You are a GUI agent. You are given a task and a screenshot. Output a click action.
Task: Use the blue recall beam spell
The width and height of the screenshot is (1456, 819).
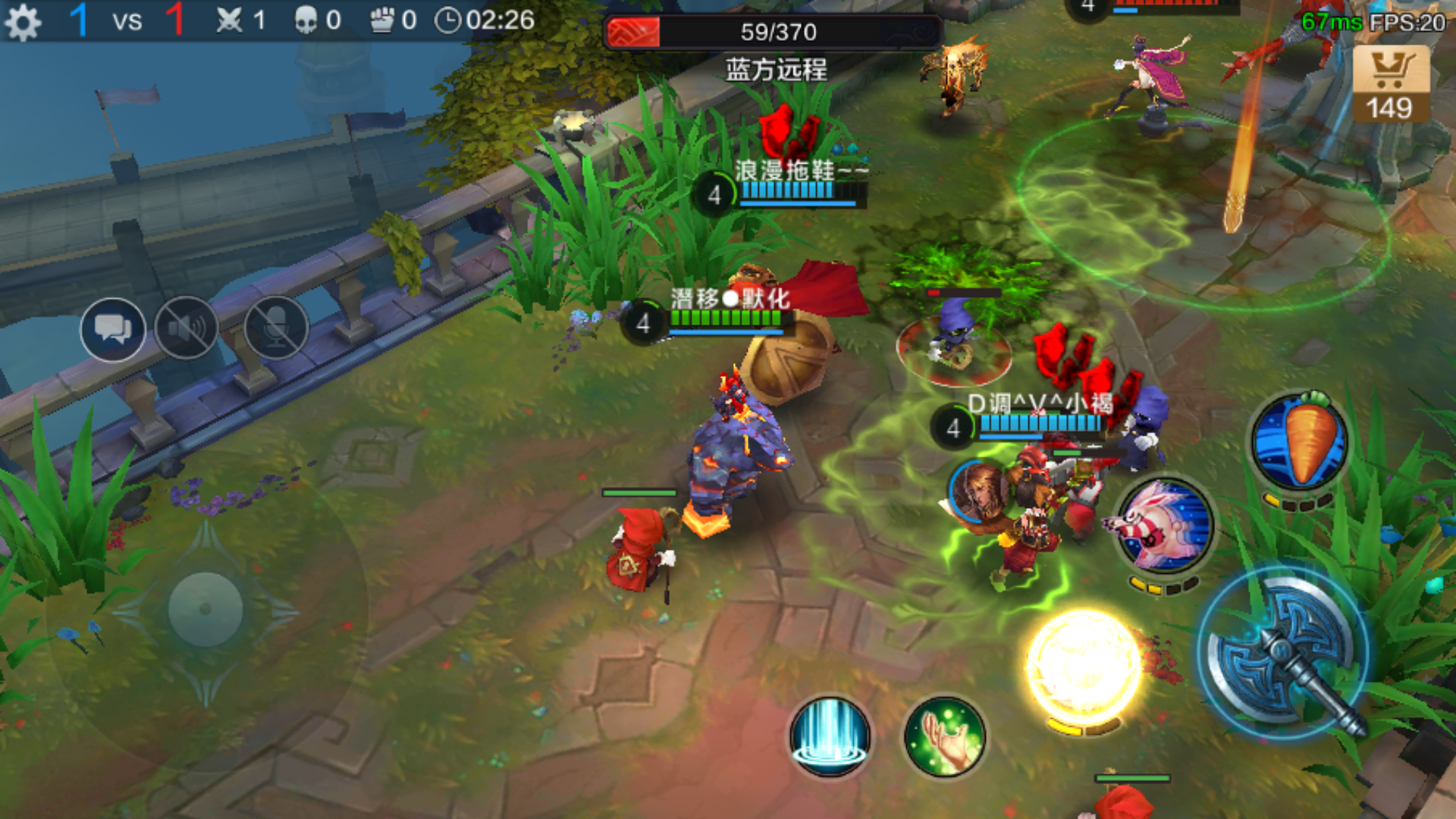[x=830, y=736]
